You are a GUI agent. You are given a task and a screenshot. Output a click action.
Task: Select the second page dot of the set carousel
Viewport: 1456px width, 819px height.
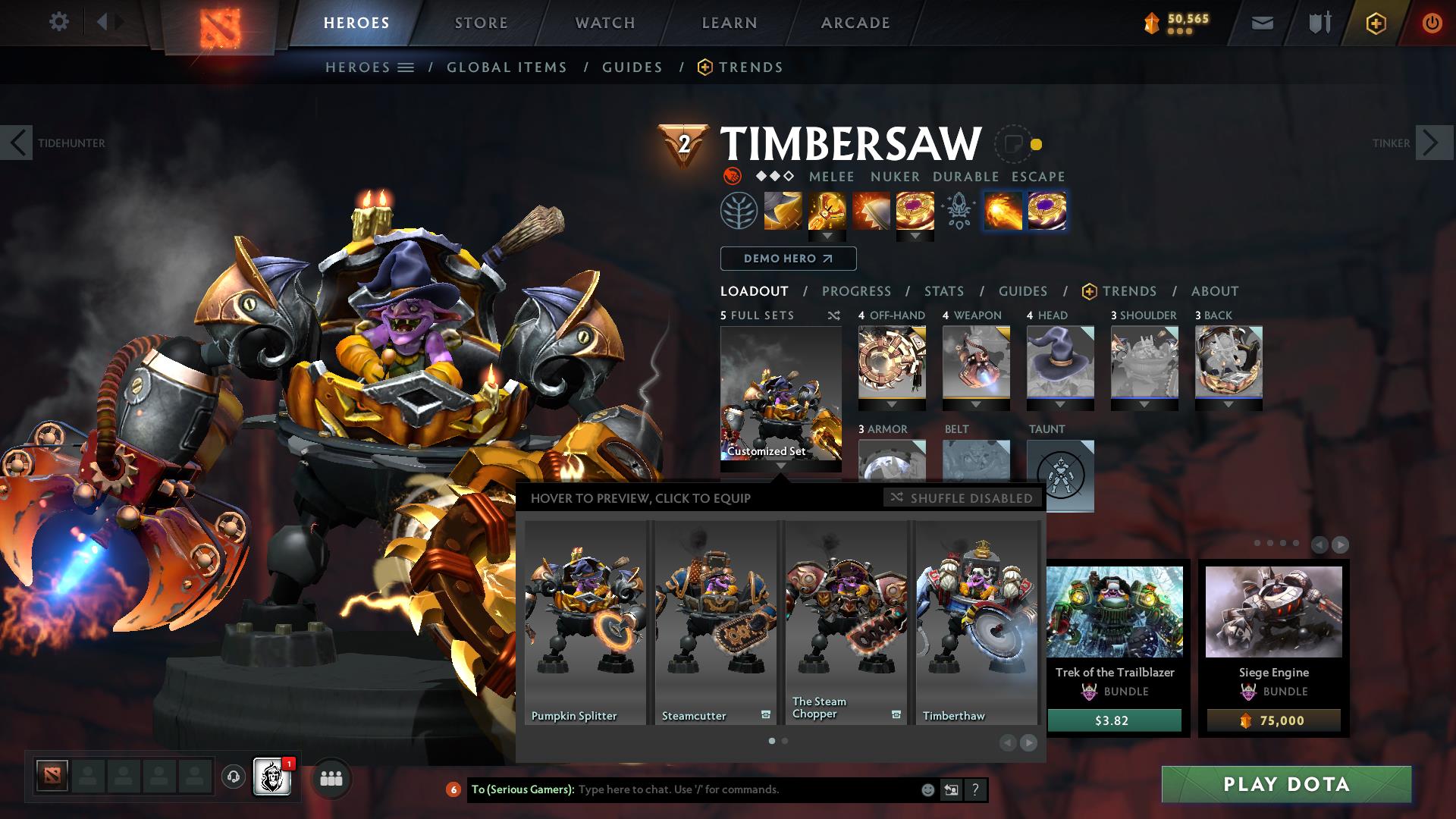pyautogui.click(x=784, y=741)
